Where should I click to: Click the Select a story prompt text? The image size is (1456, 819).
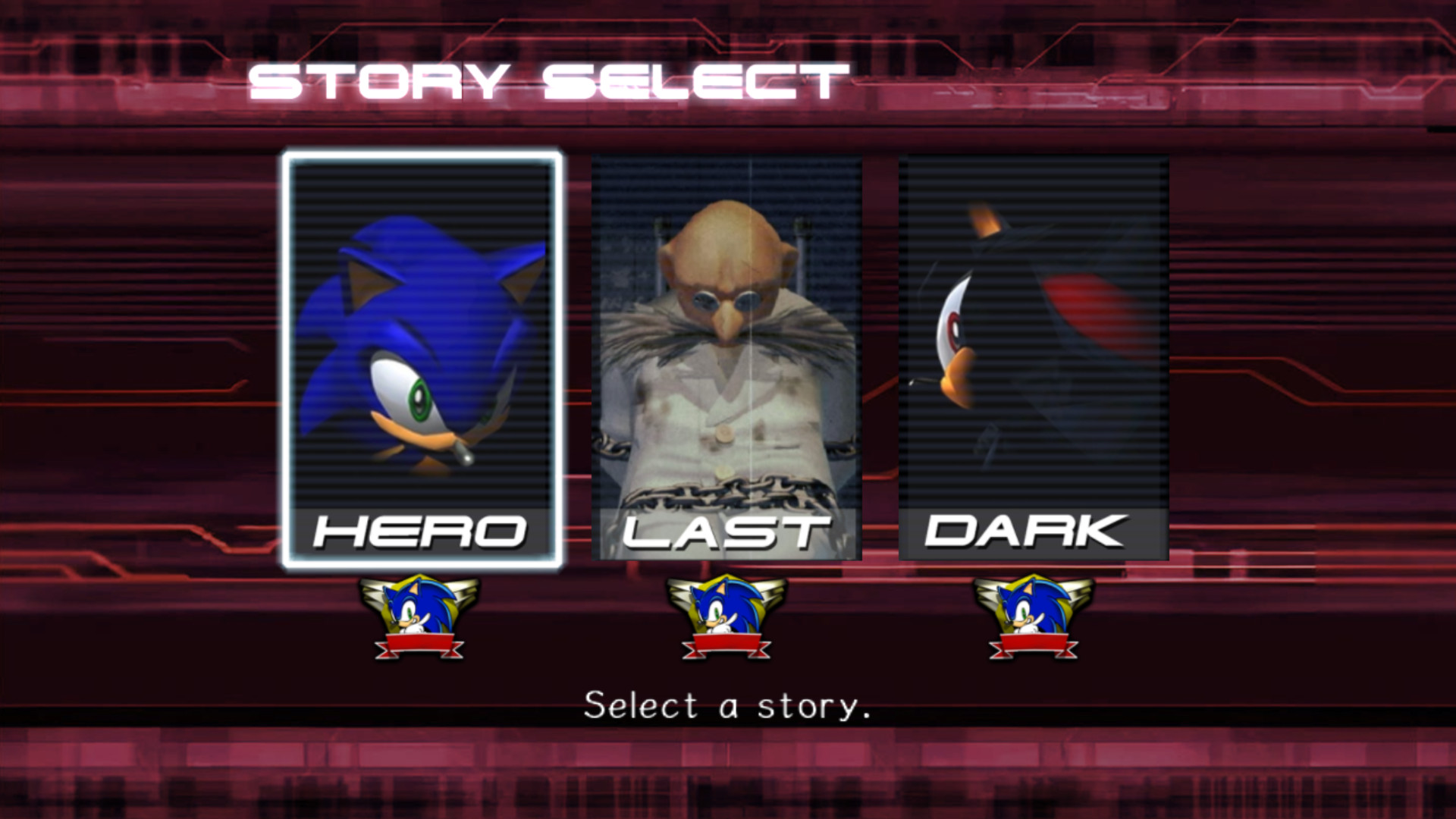pos(726,704)
